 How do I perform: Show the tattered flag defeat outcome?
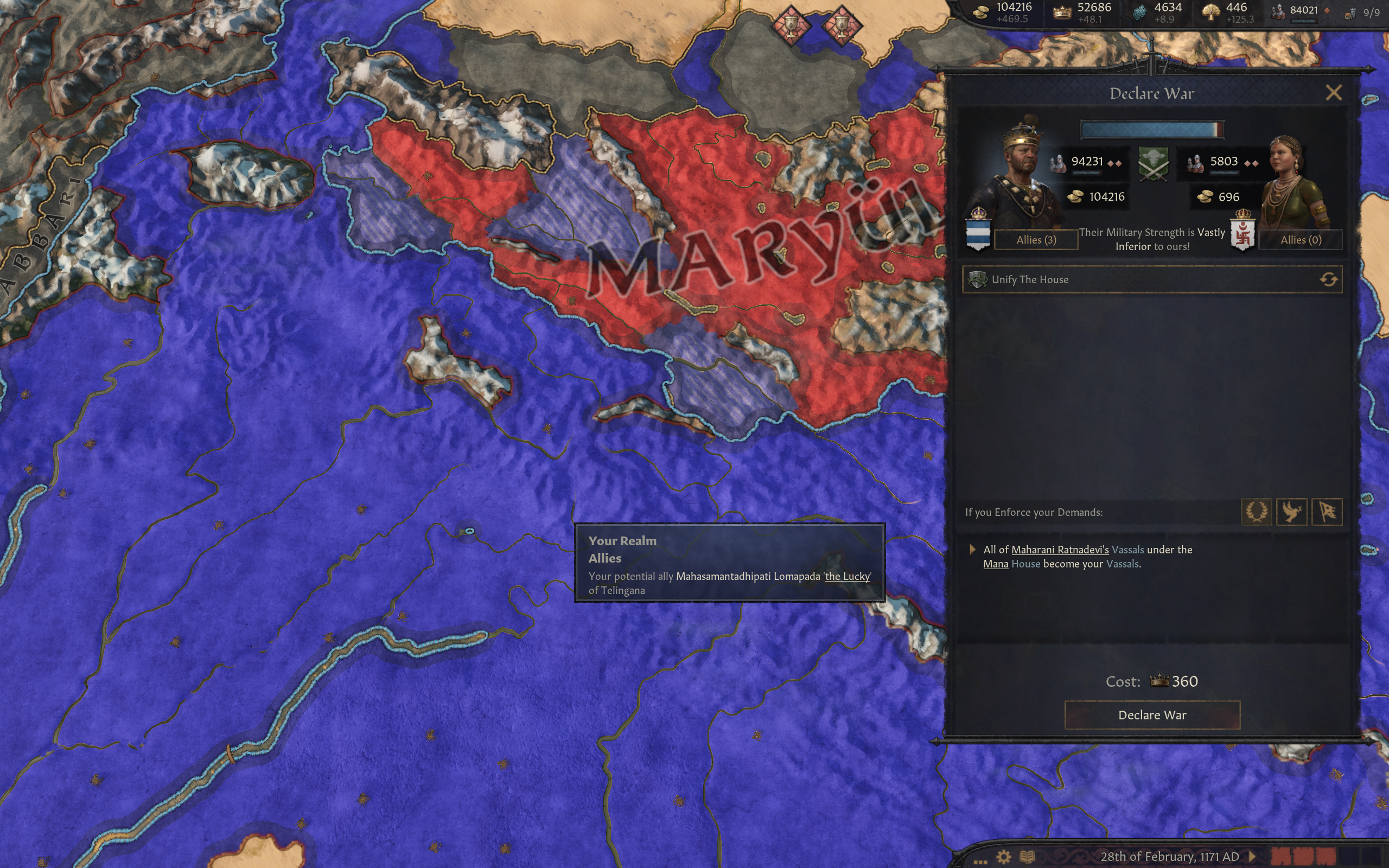(x=1327, y=512)
